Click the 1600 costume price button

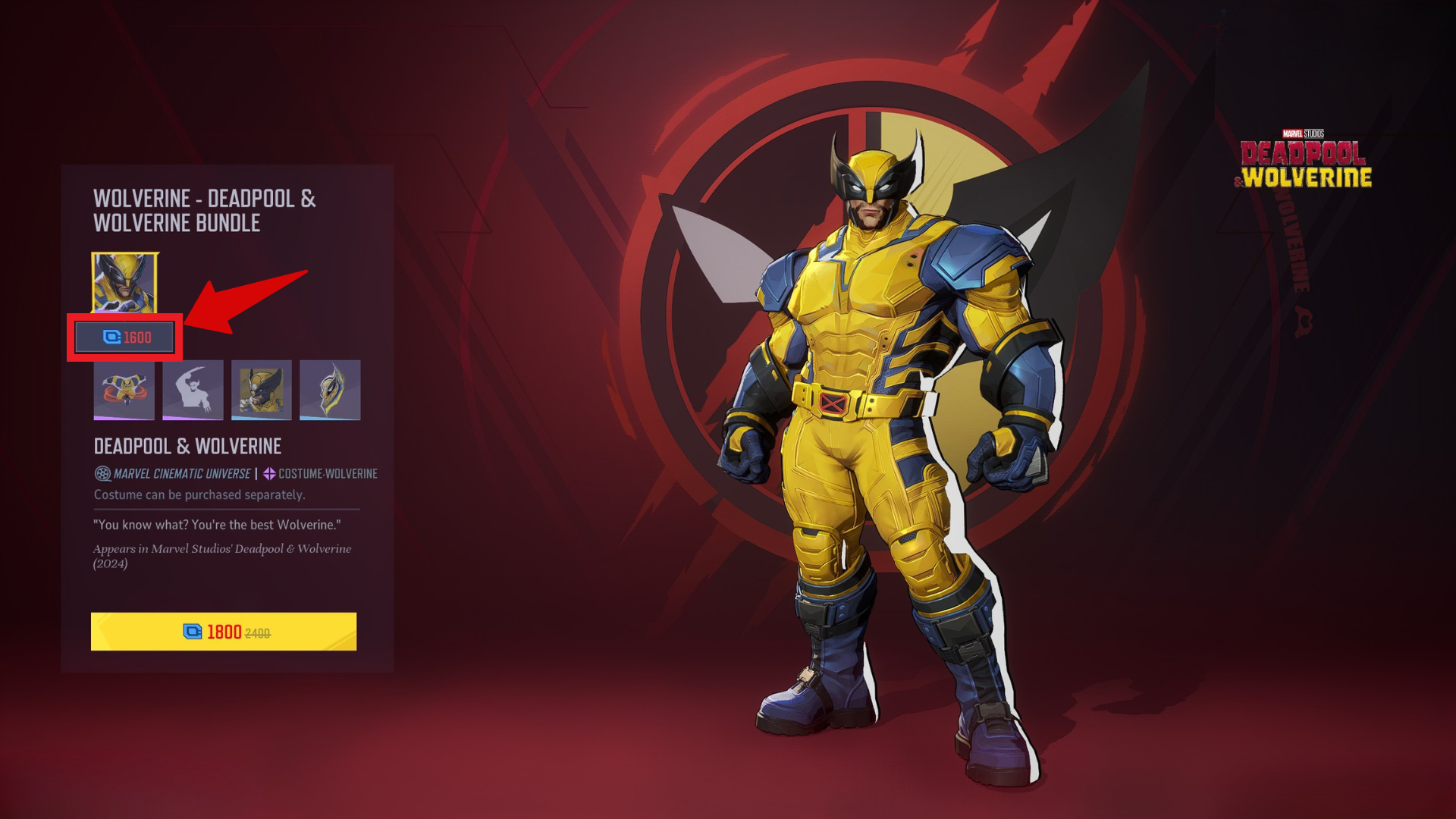coord(125,337)
